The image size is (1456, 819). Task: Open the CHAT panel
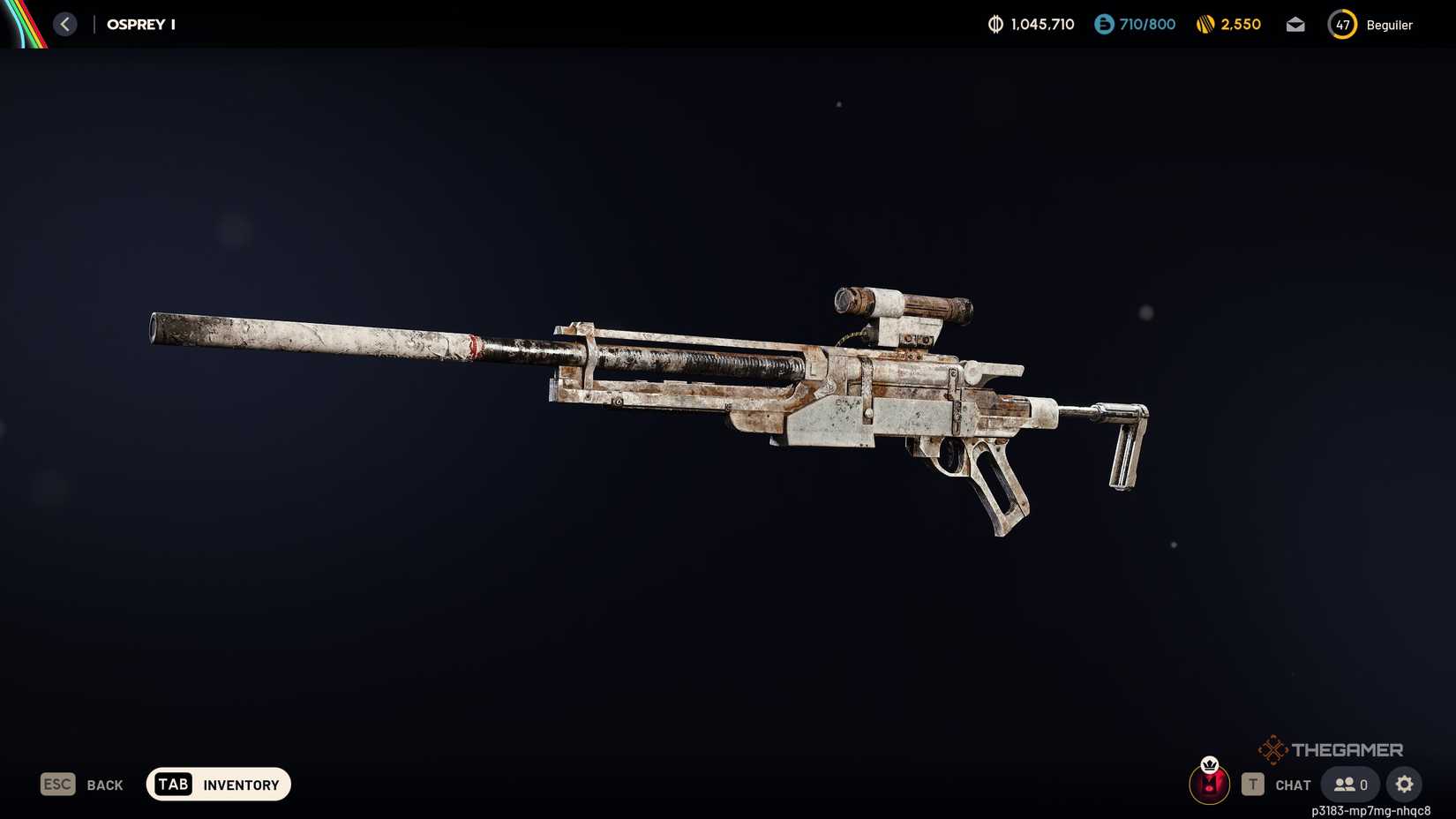coord(1292,784)
